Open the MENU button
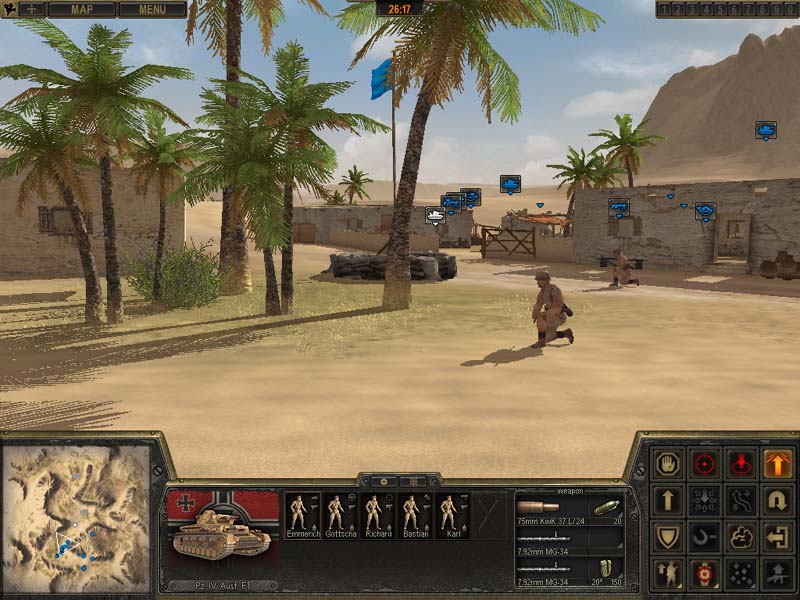 152,10
